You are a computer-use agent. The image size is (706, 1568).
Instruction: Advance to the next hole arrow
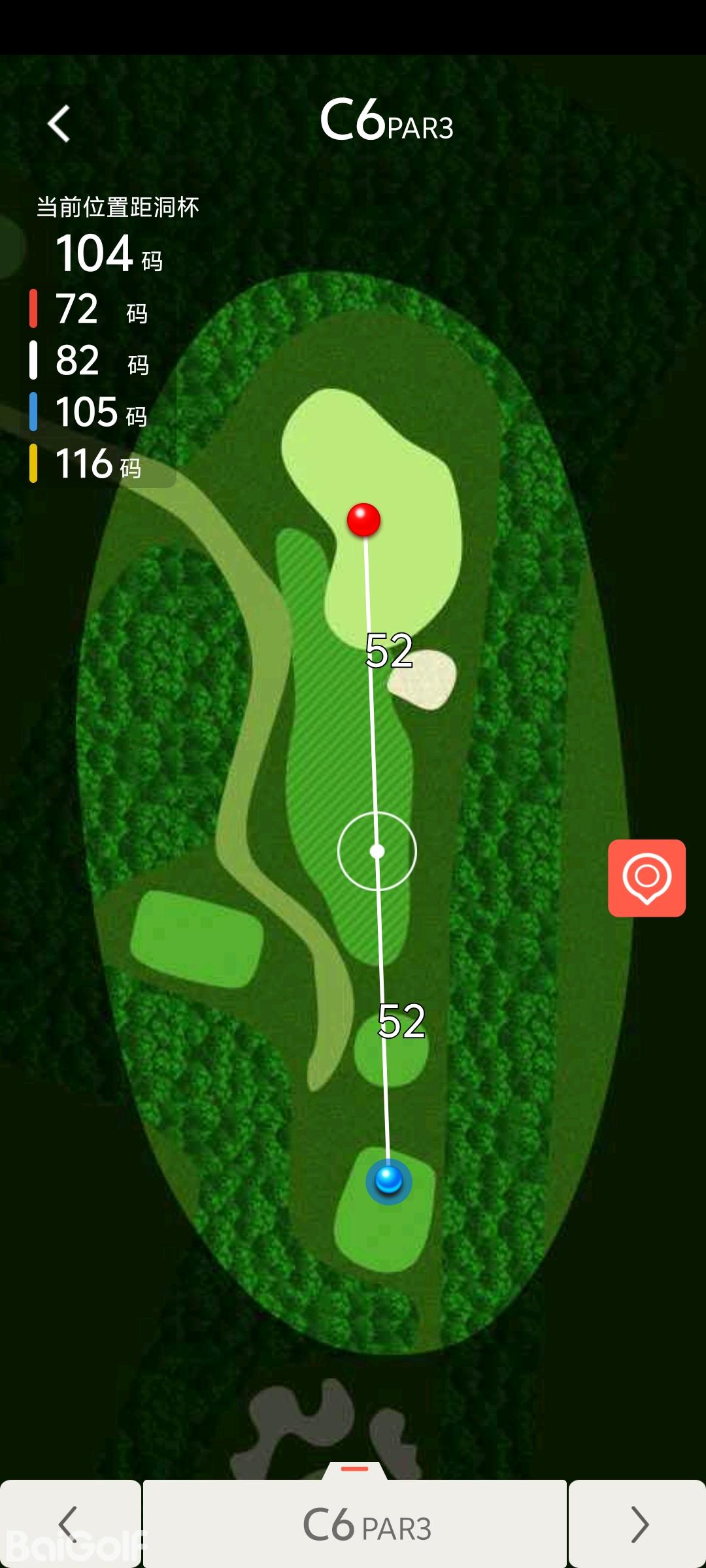[637, 1524]
